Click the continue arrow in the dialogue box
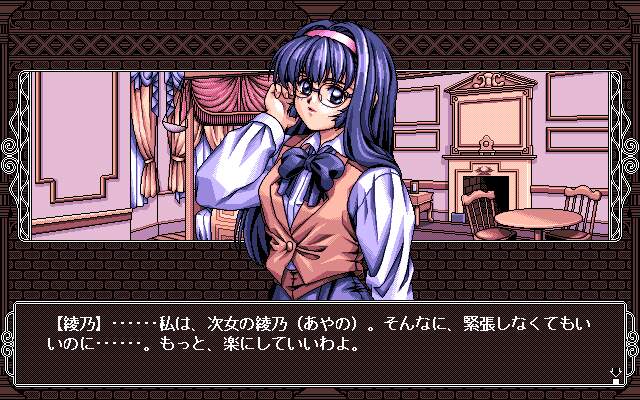This screenshot has height=400, width=640. [x=614, y=375]
